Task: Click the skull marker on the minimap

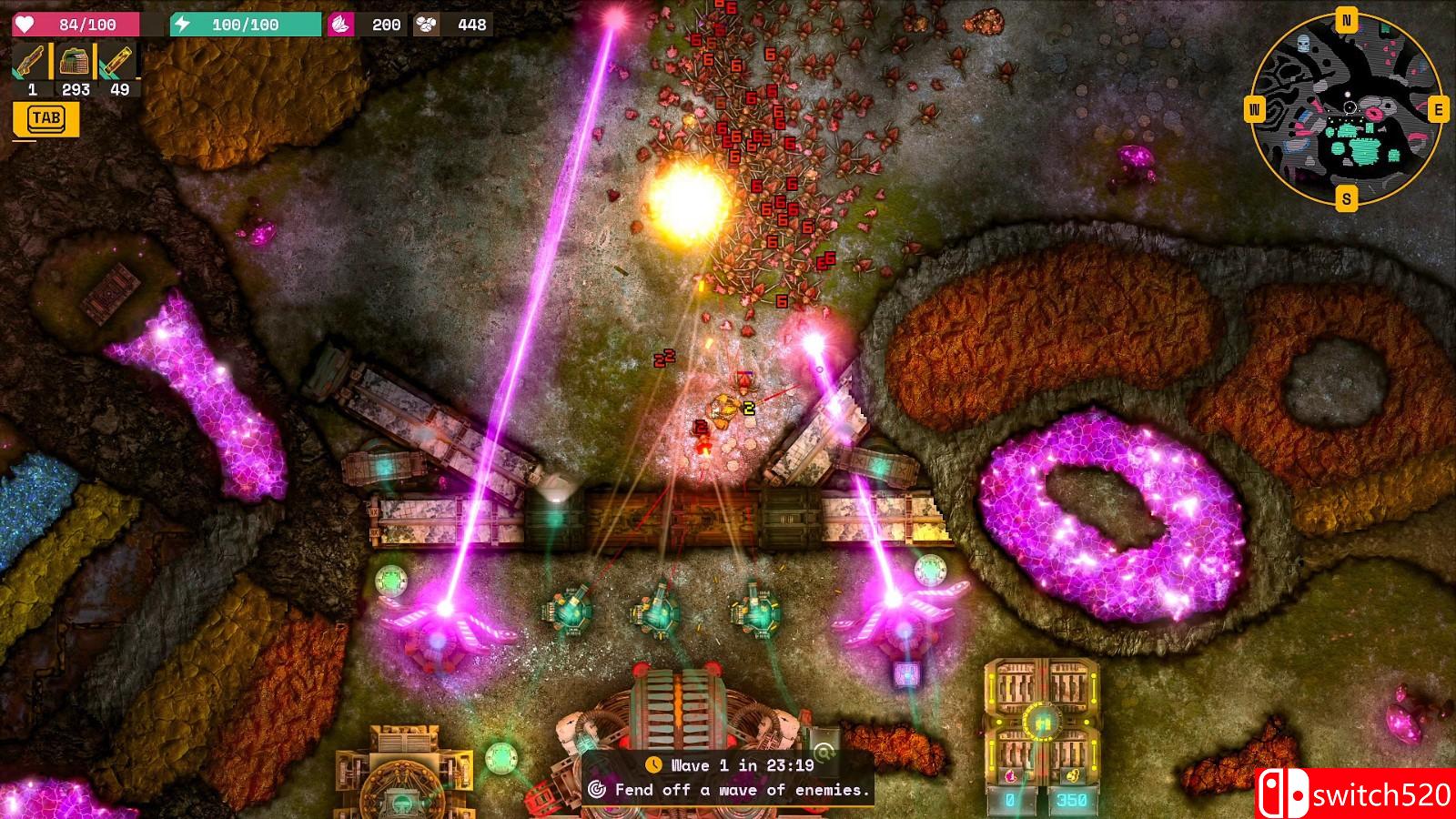Action: click(1302, 44)
